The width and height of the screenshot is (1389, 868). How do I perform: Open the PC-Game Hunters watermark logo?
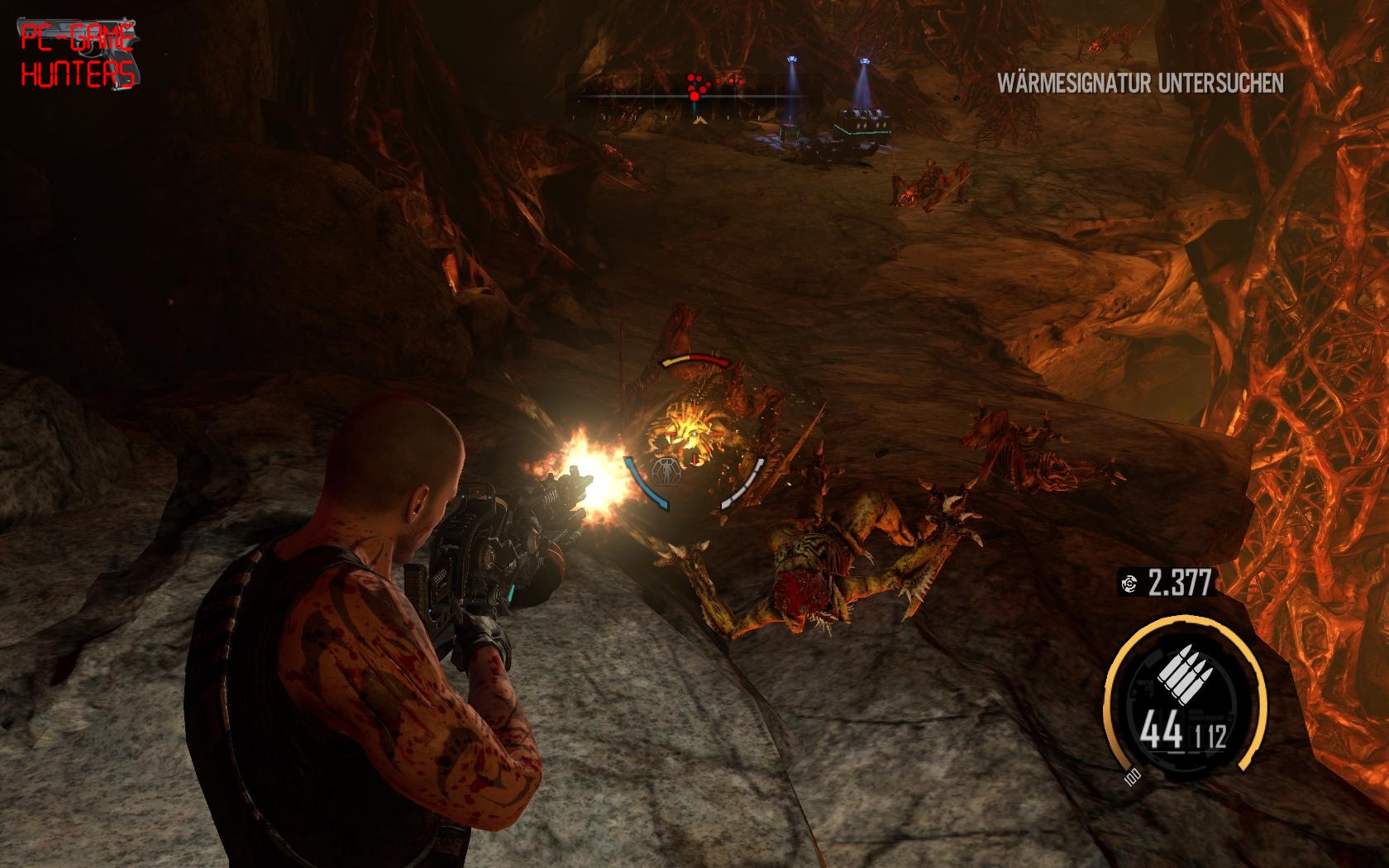[x=79, y=55]
